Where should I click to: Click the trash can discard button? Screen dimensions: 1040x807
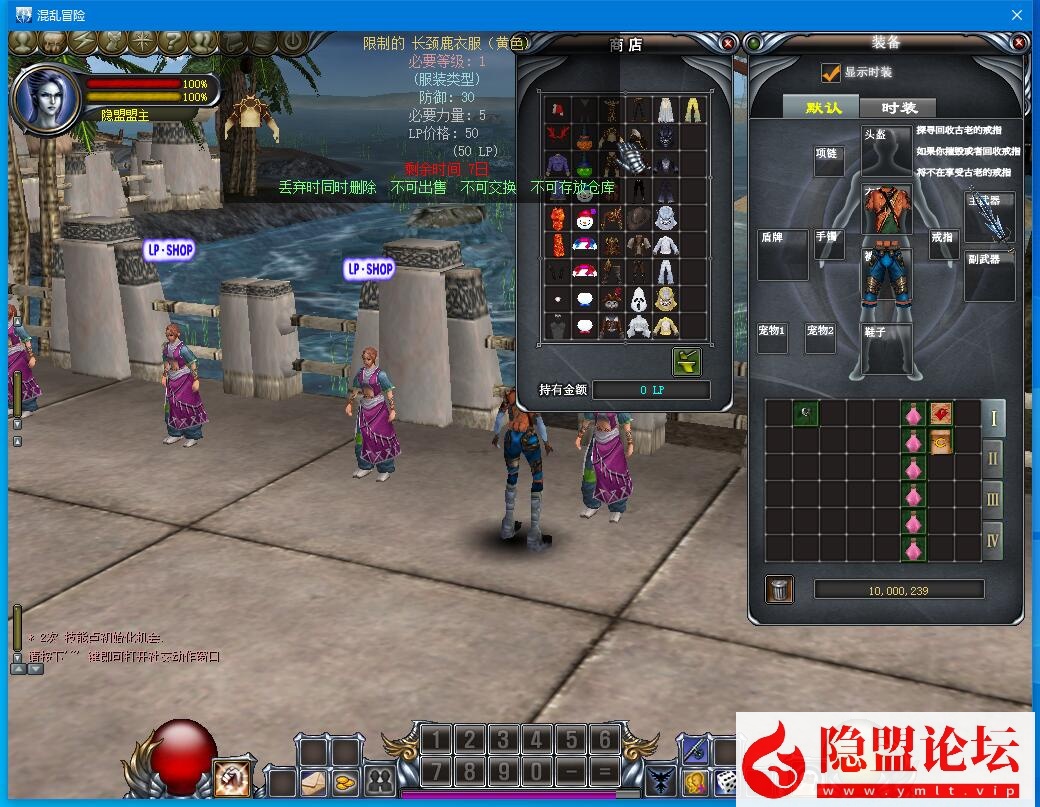pos(779,590)
